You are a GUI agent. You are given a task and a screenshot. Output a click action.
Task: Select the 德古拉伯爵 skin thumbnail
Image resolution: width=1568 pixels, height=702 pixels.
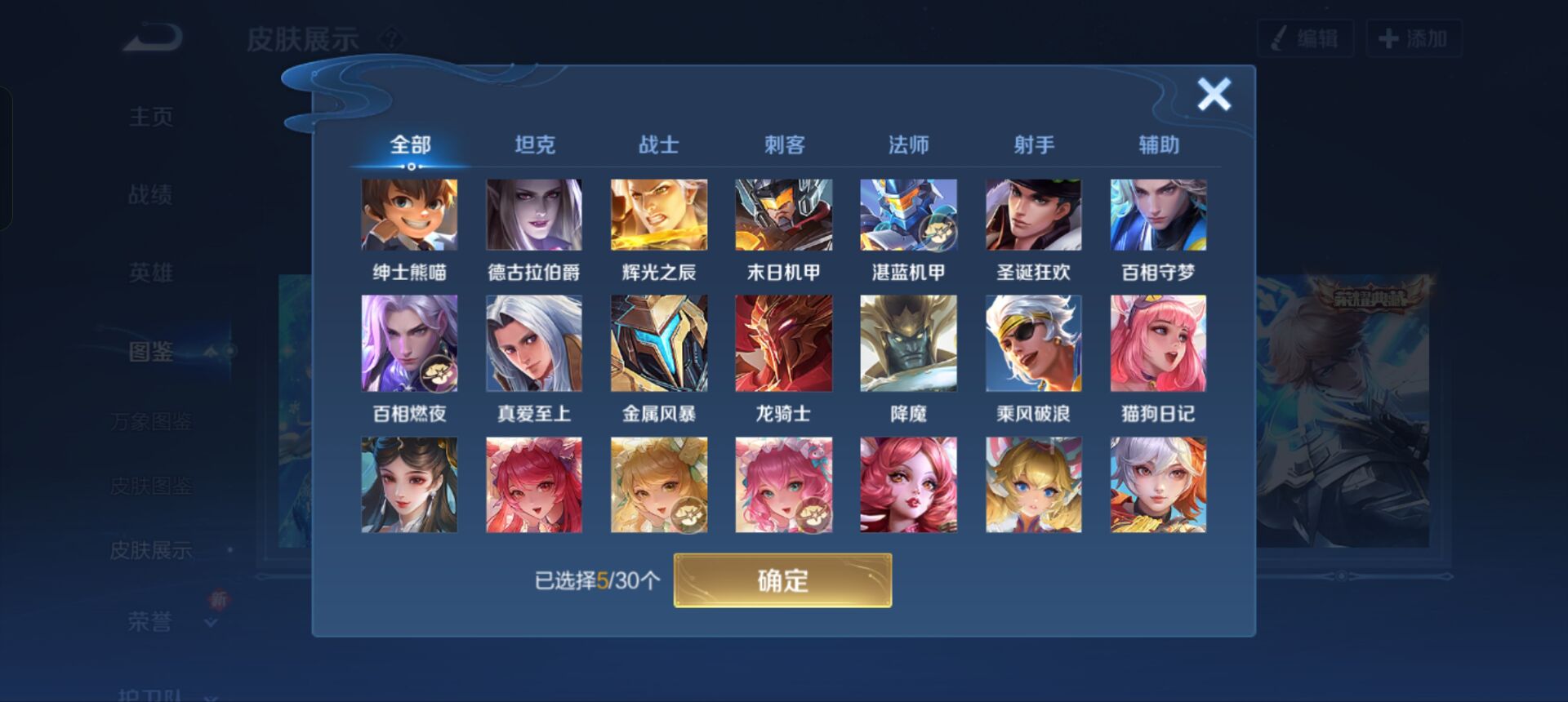pos(535,215)
